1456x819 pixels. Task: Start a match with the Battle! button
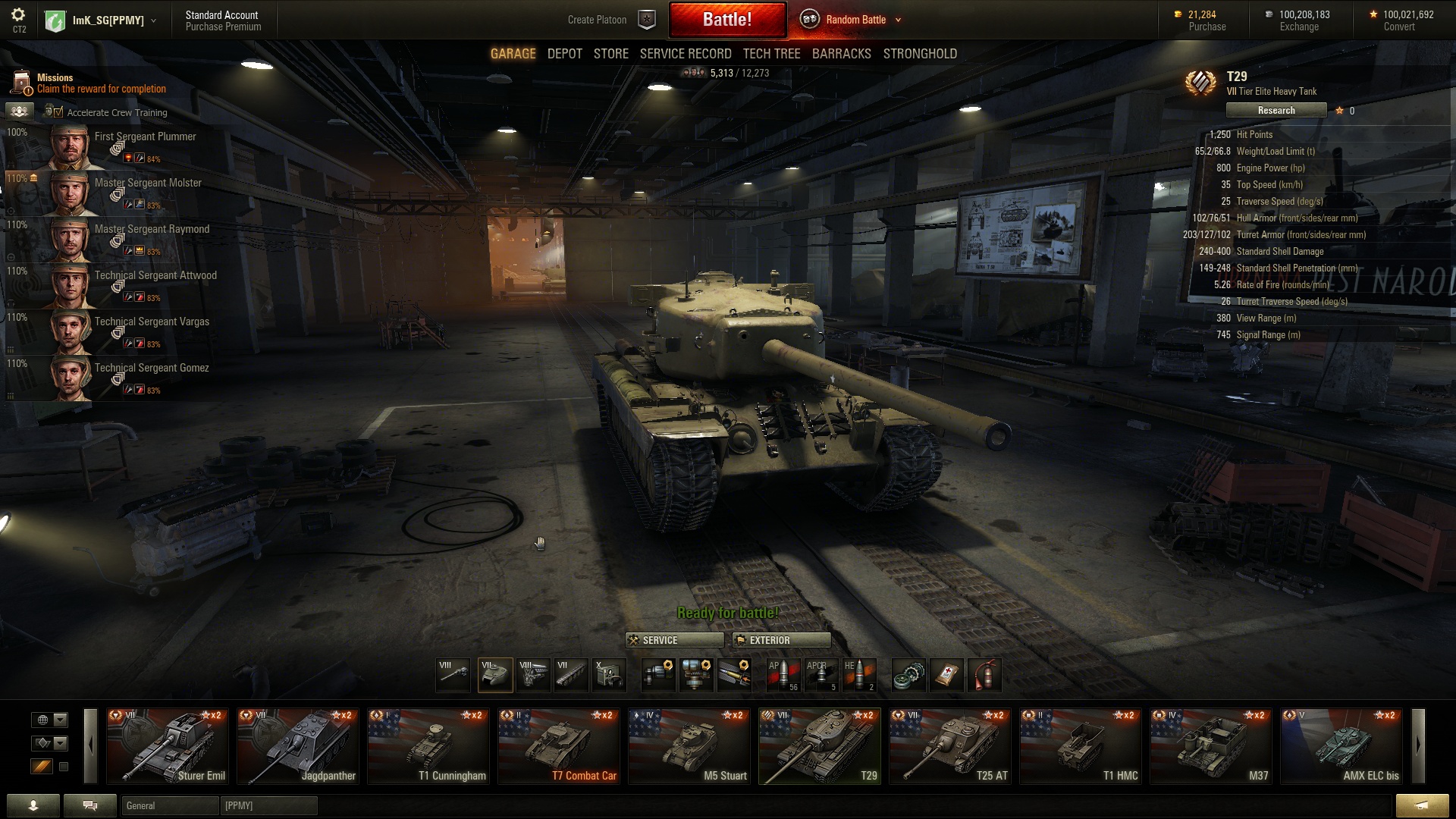click(727, 20)
